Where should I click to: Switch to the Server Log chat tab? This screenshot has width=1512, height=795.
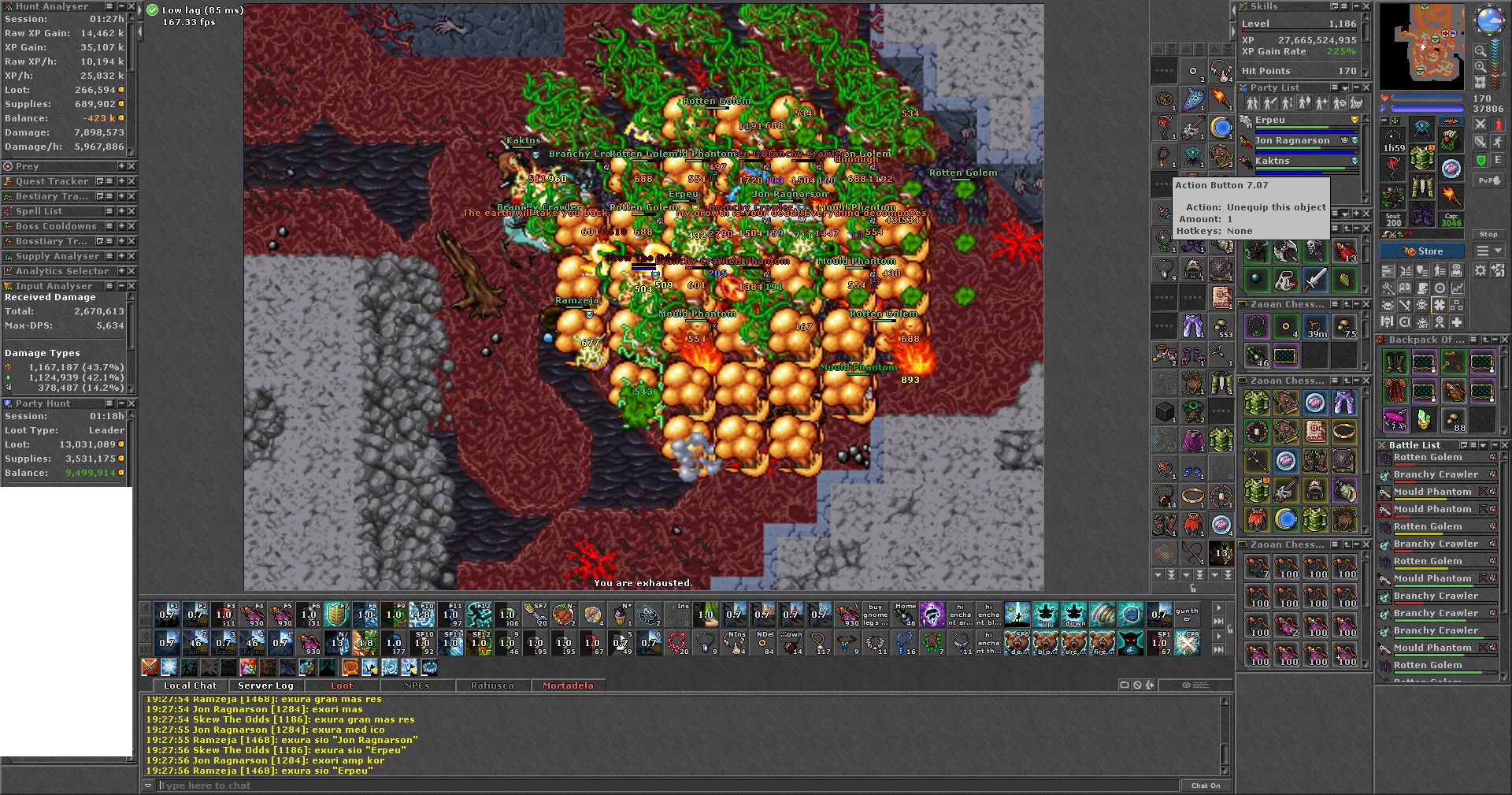(x=265, y=685)
